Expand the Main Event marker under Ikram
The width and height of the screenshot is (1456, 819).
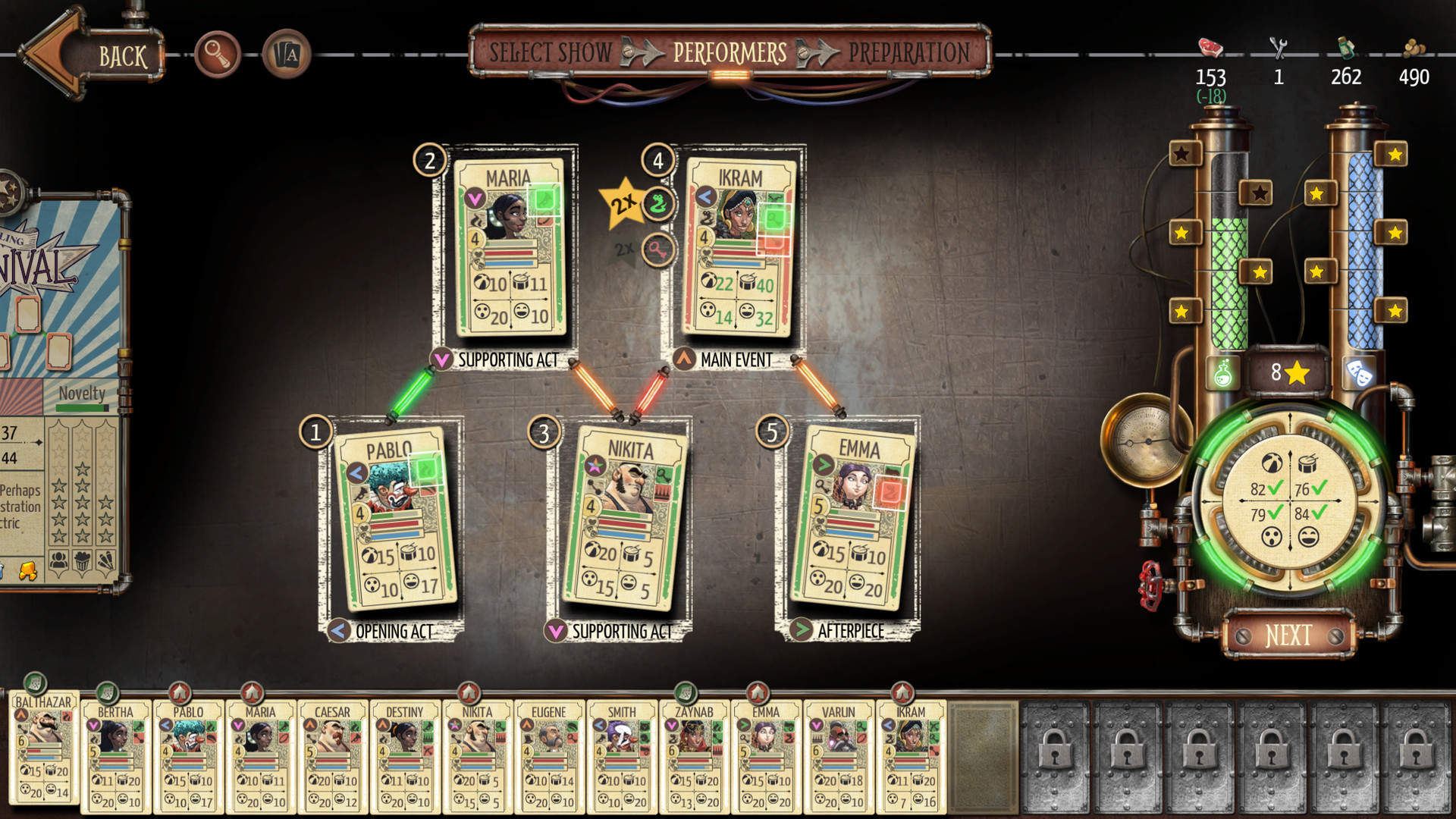click(x=685, y=360)
